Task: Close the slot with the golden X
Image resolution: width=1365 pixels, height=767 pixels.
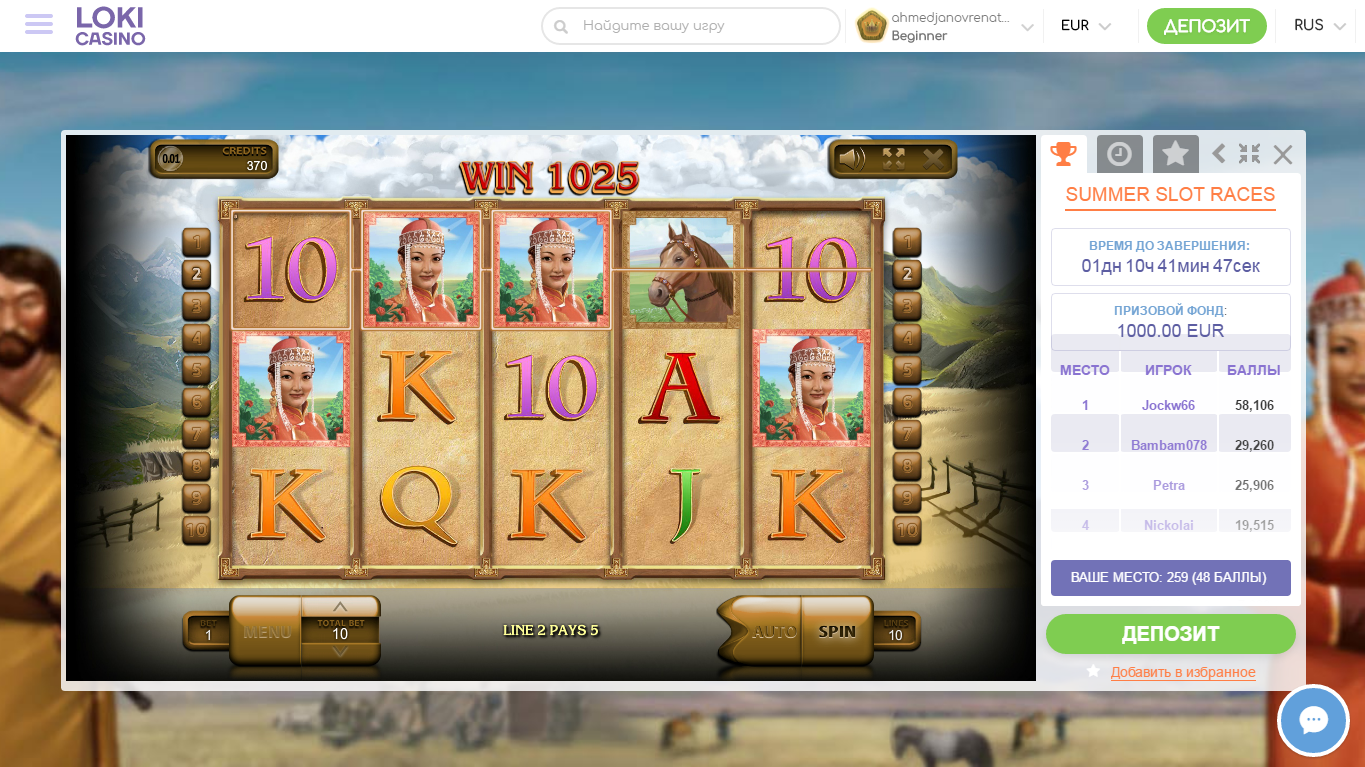Action: coord(933,159)
